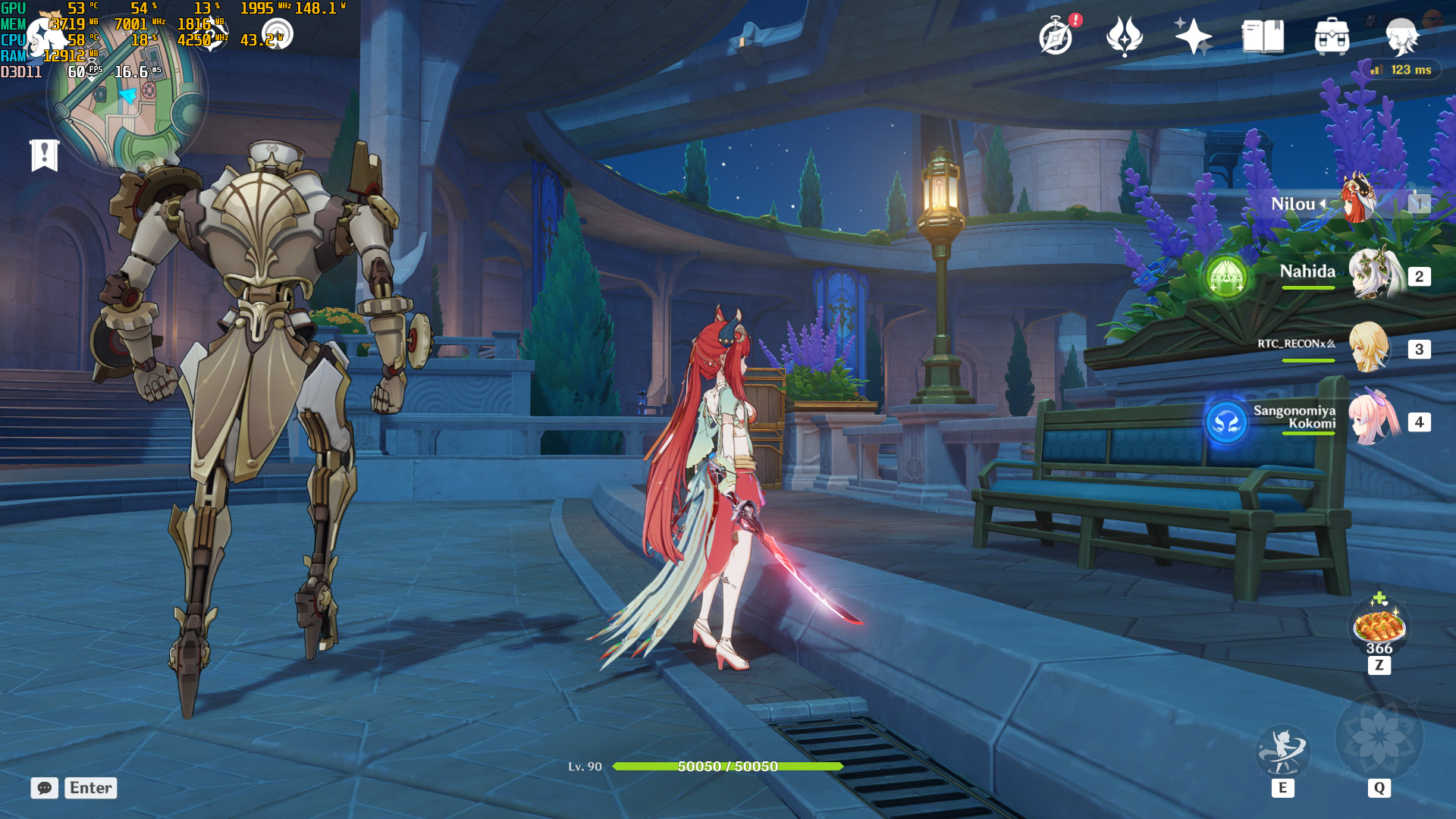Screen dimensions: 1456x819
Task: Open the quest bookmark icon
Action: 44,155
